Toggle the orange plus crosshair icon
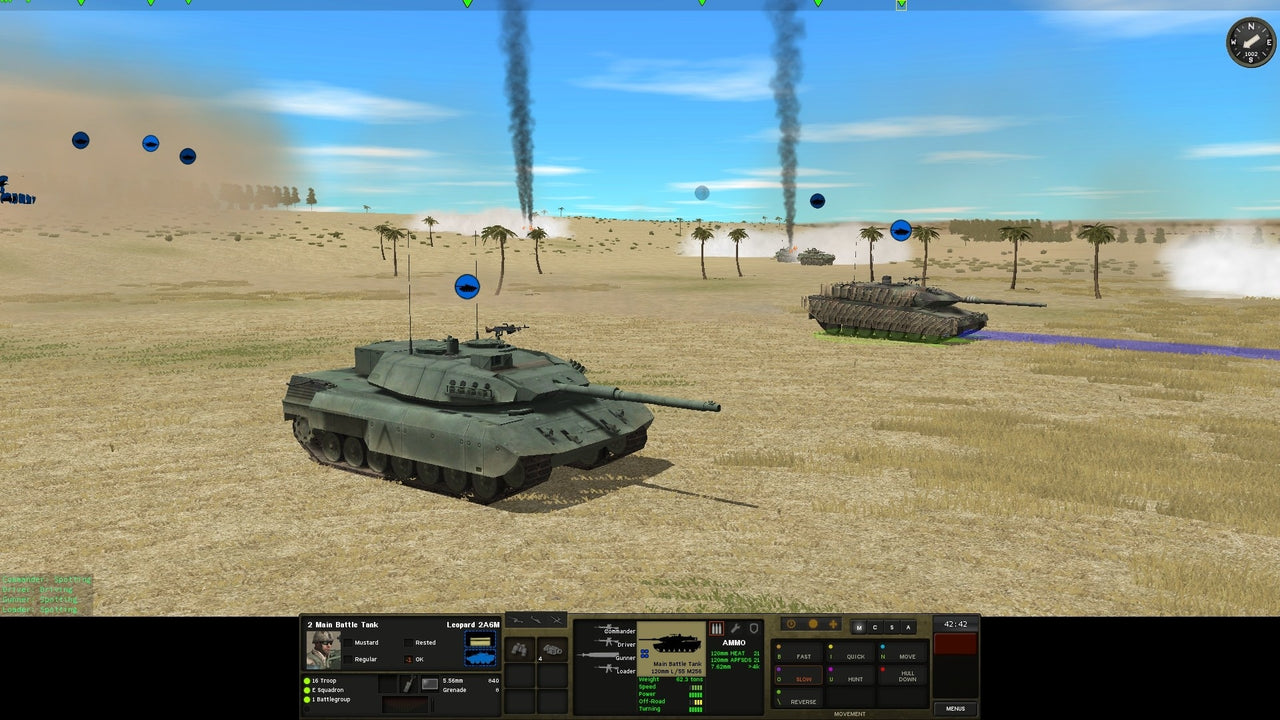The width and height of the screenshot is (1280, 720). (x=835, y=623)
